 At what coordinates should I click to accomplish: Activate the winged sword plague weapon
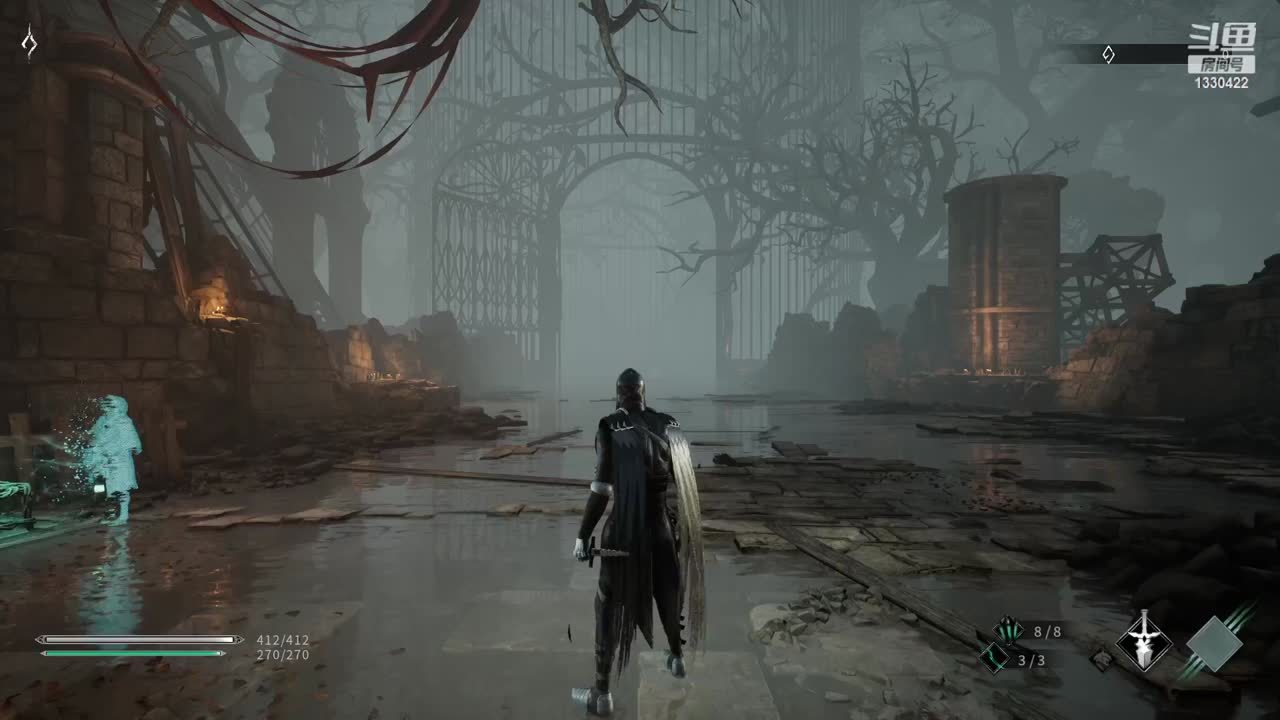(x=1143, y=640)
